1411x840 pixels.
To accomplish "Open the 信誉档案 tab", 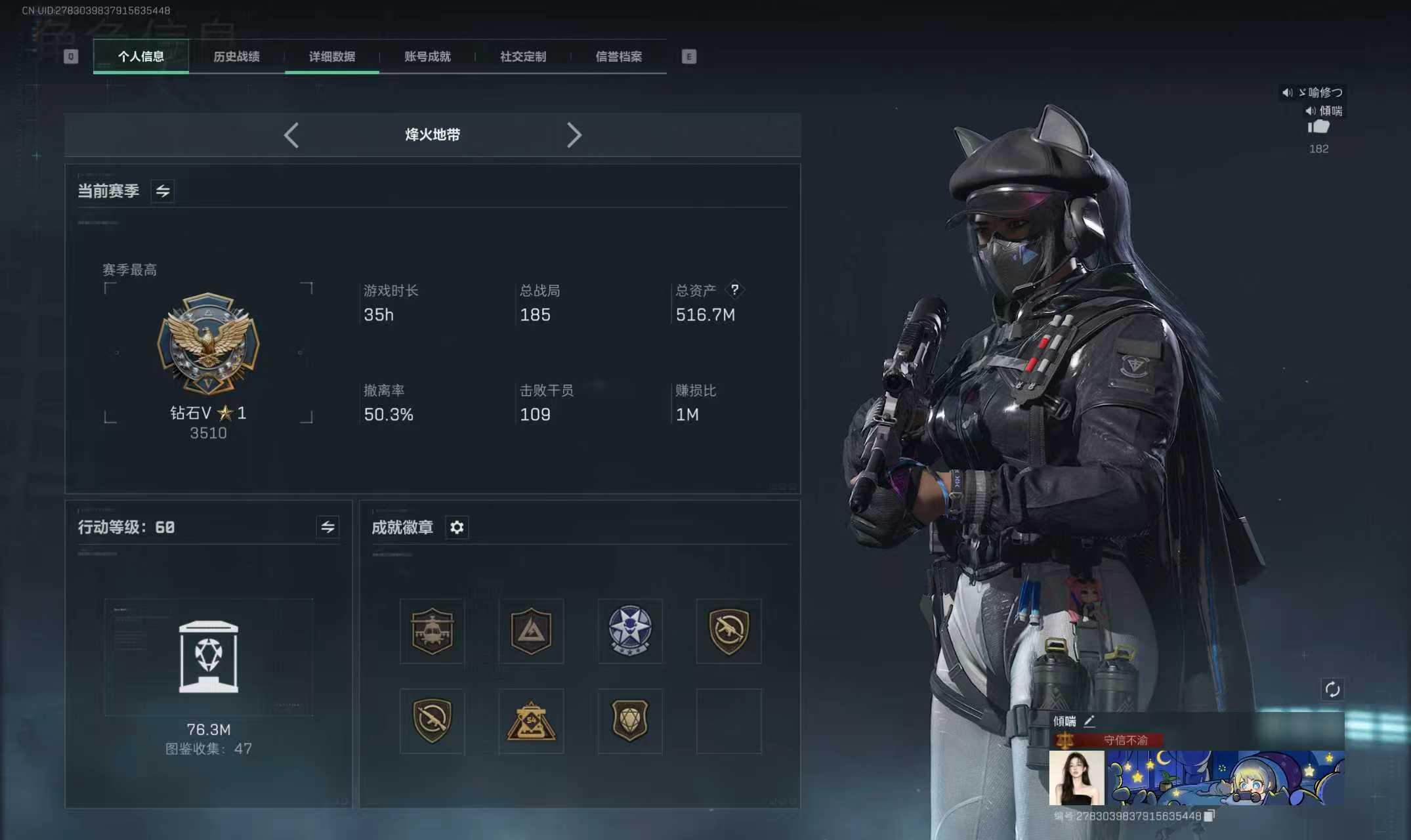I will (619, 56).
